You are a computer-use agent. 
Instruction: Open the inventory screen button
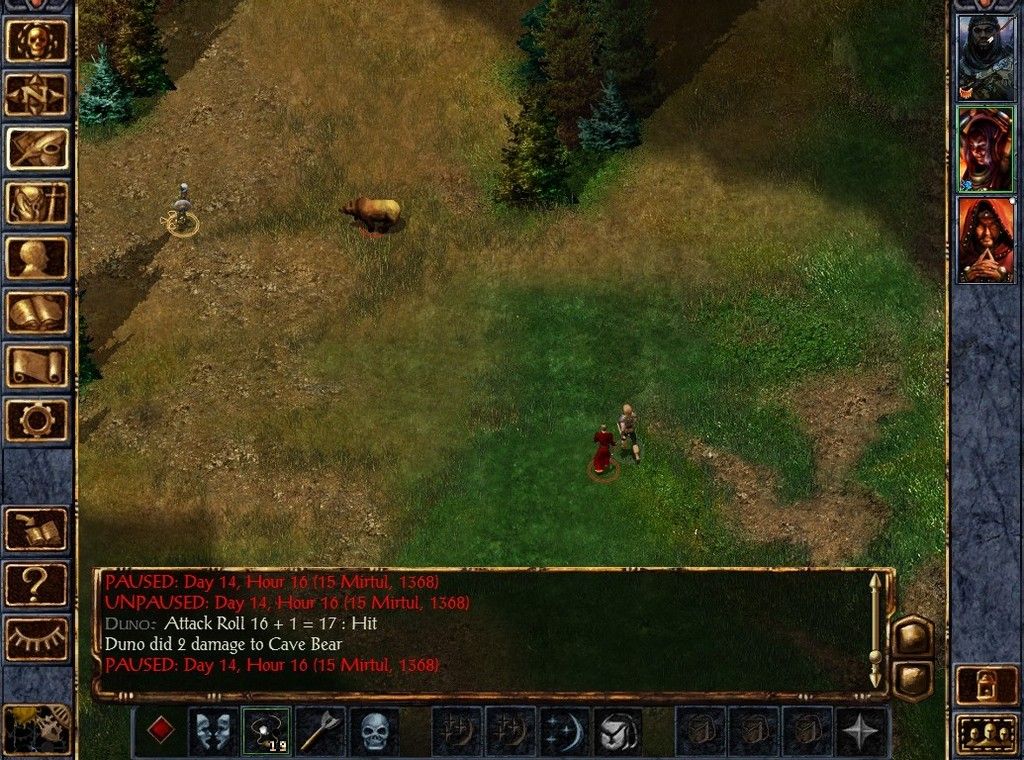point(38,202)
